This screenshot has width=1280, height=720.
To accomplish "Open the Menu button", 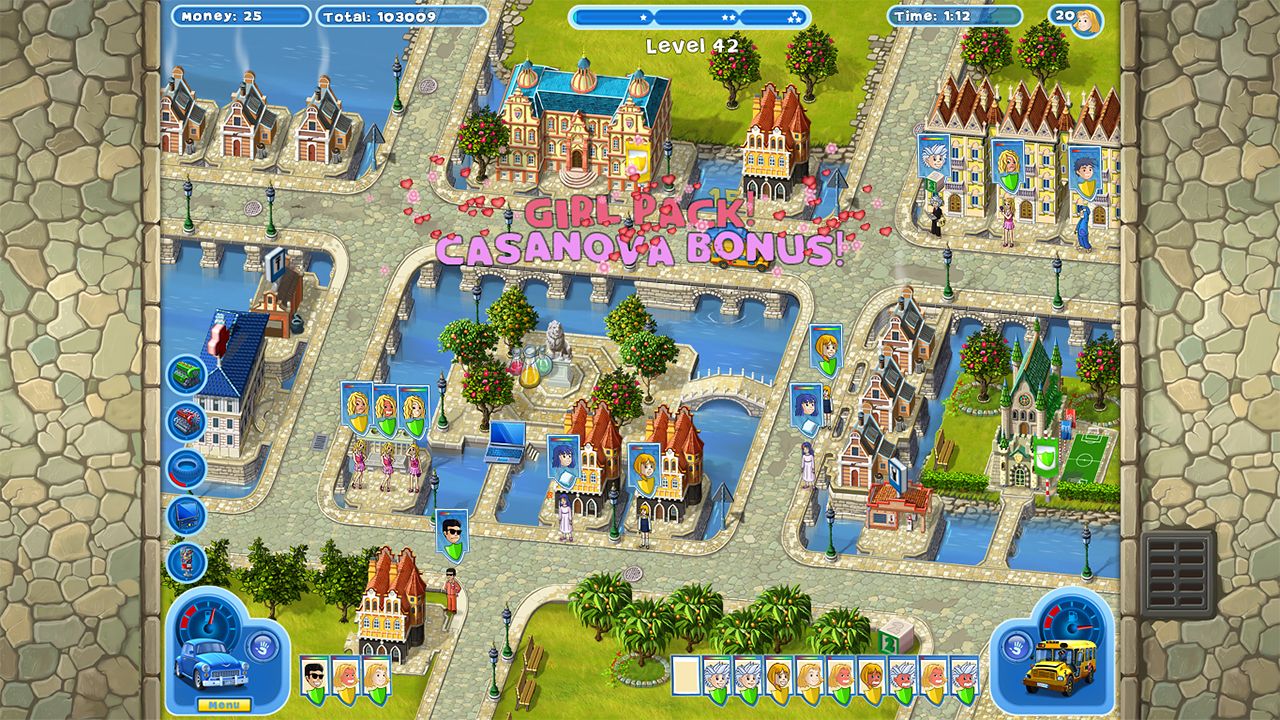I will 224,703.
